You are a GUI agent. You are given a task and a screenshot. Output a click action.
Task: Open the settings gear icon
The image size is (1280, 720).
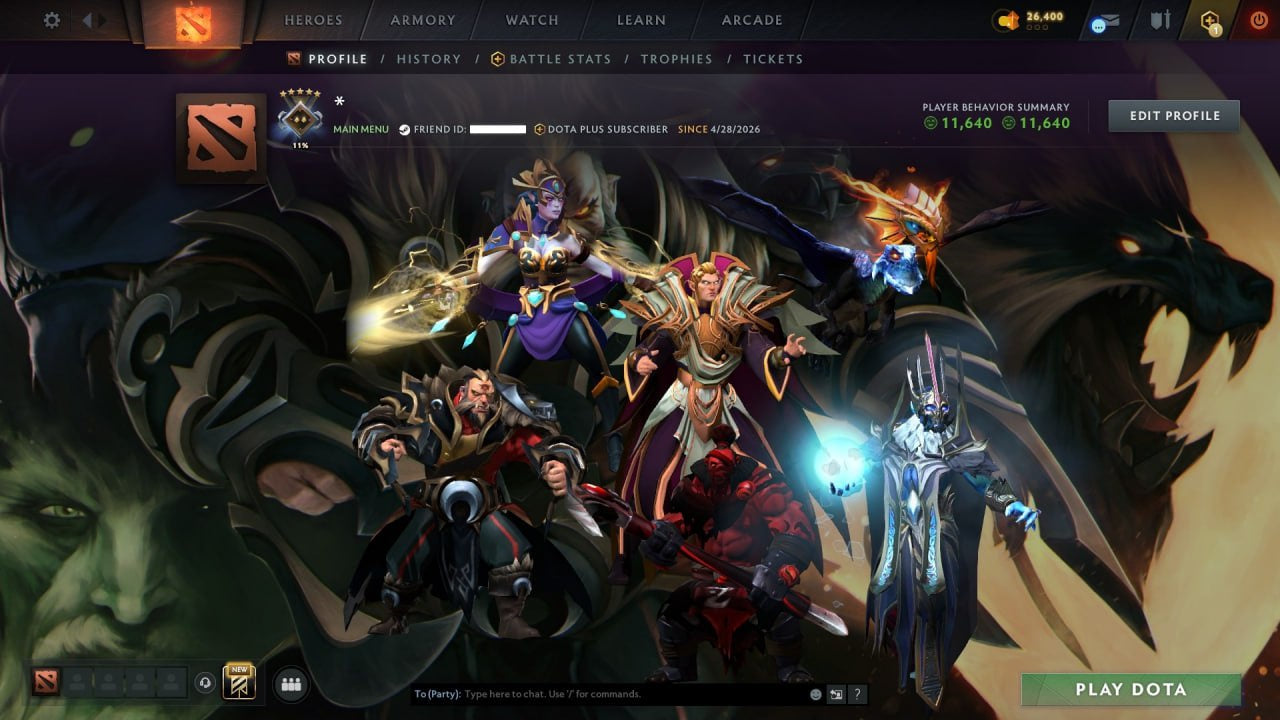coord(52,19)
